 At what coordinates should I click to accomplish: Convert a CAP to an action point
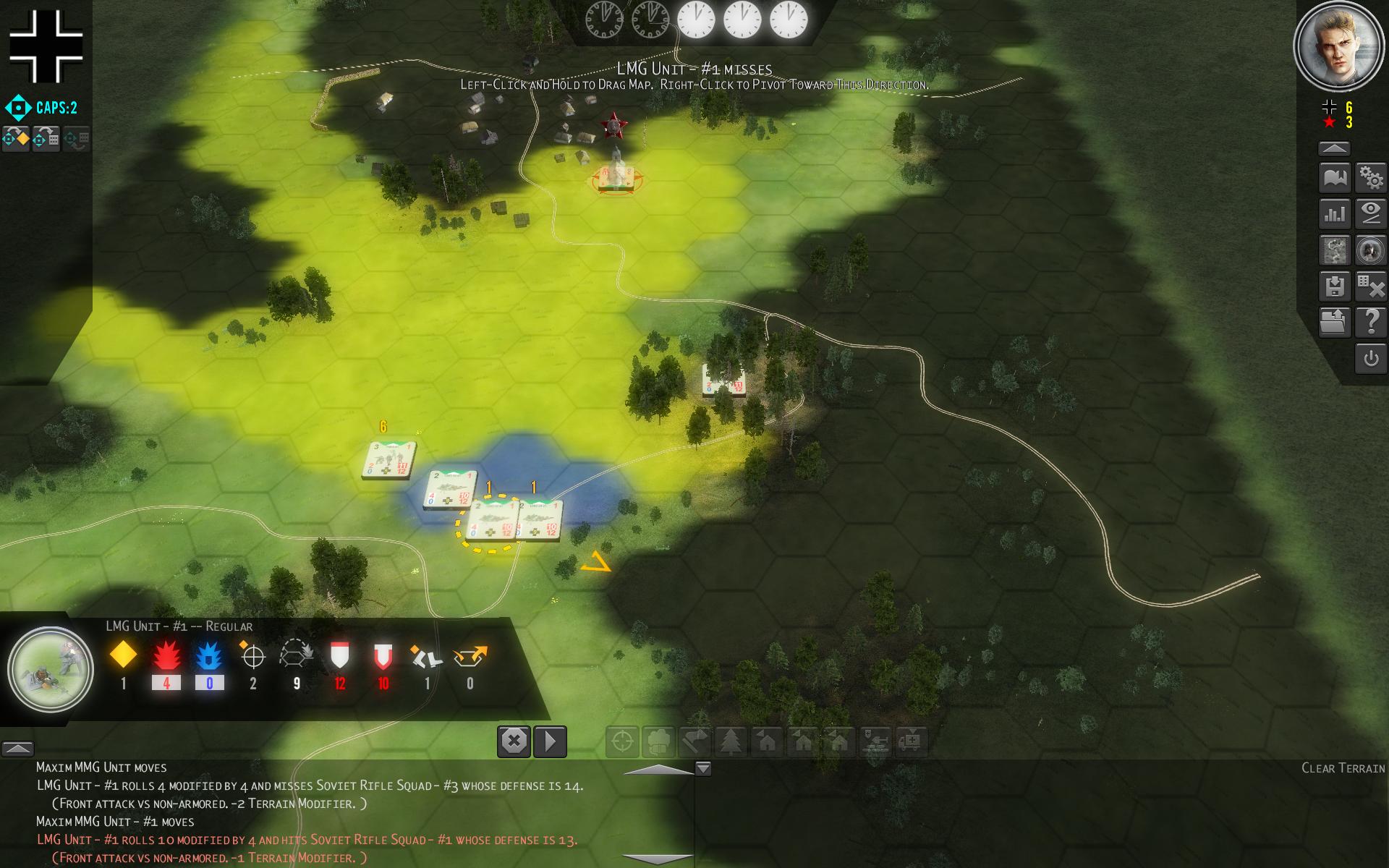click(x=16, y=137)
